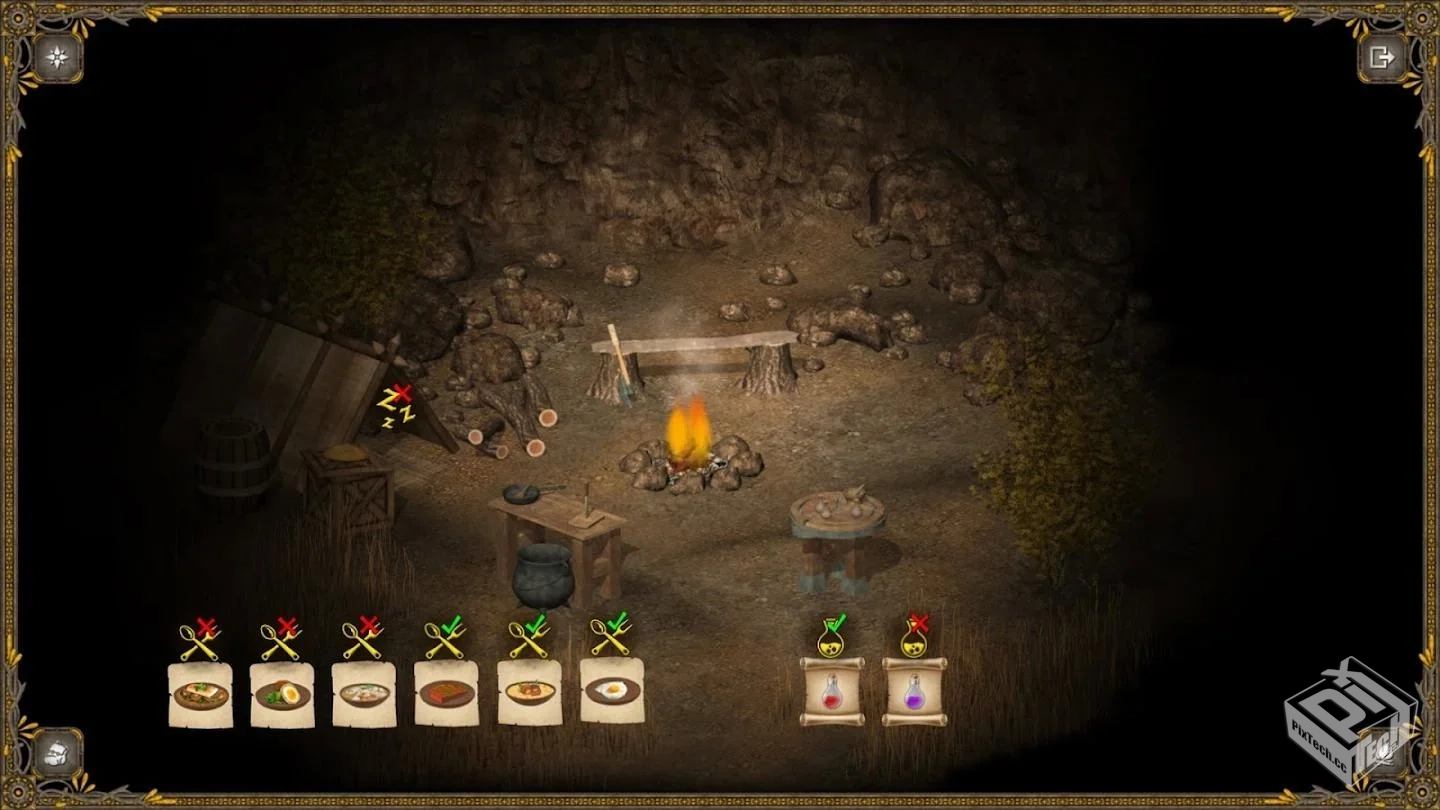Click the exit camp button

click(1381, 58)
